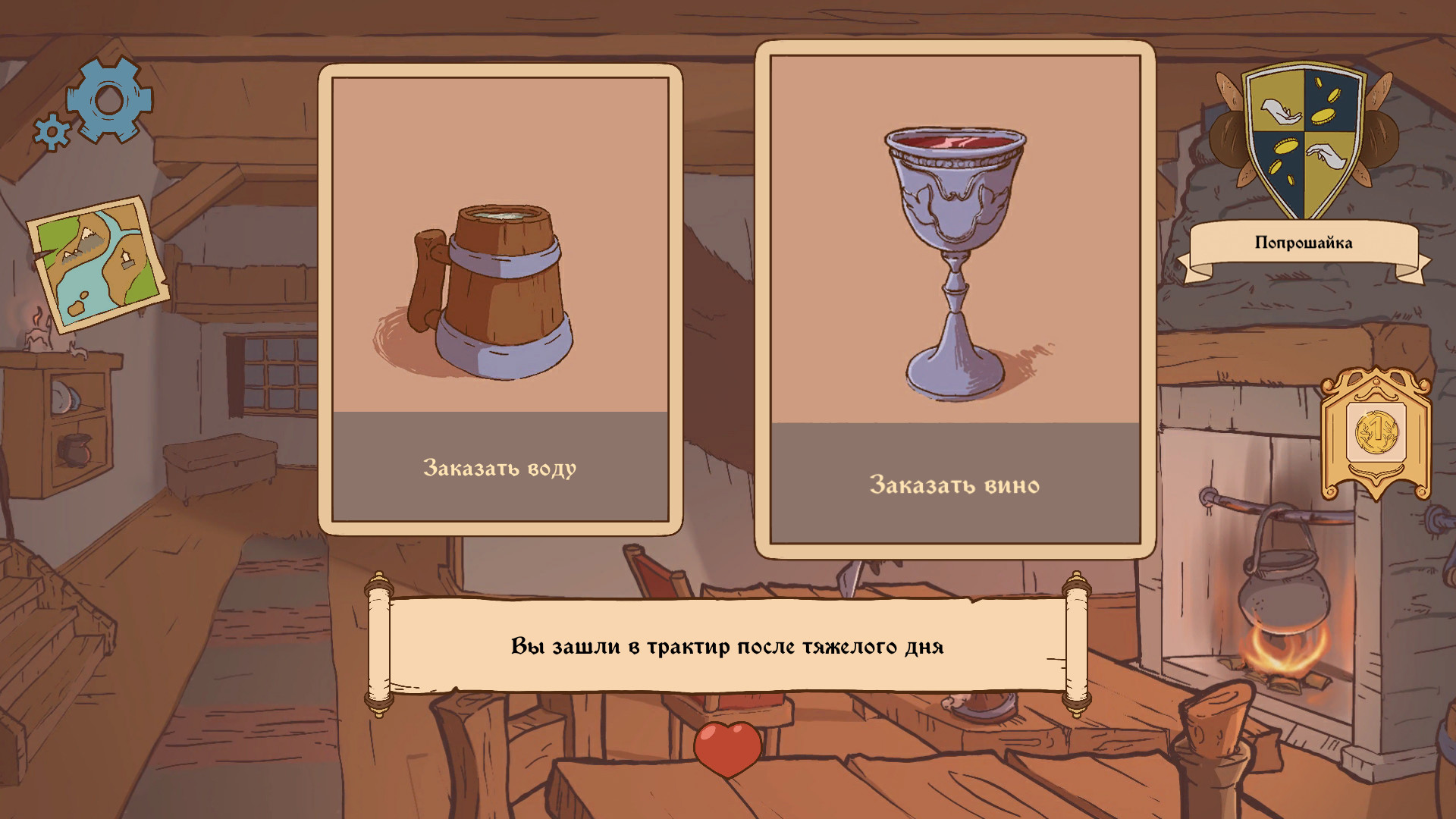Image resolution: width=1456 pixels, height=819 pixels.
Task: Open the world map icon
Action: click(99, 262)
